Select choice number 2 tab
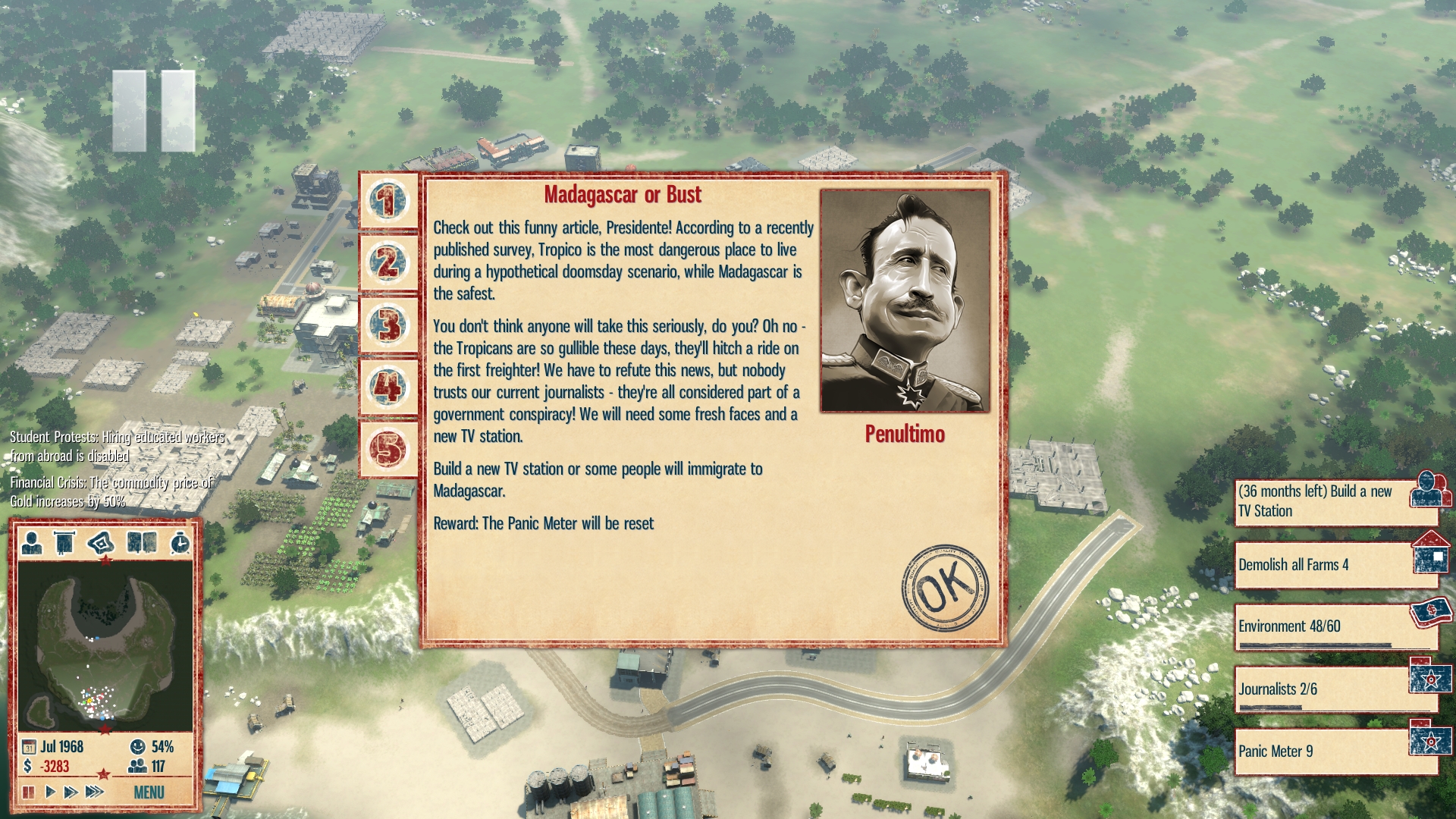The width and height of the screenshot is (1456, 819). coord(388,263)
